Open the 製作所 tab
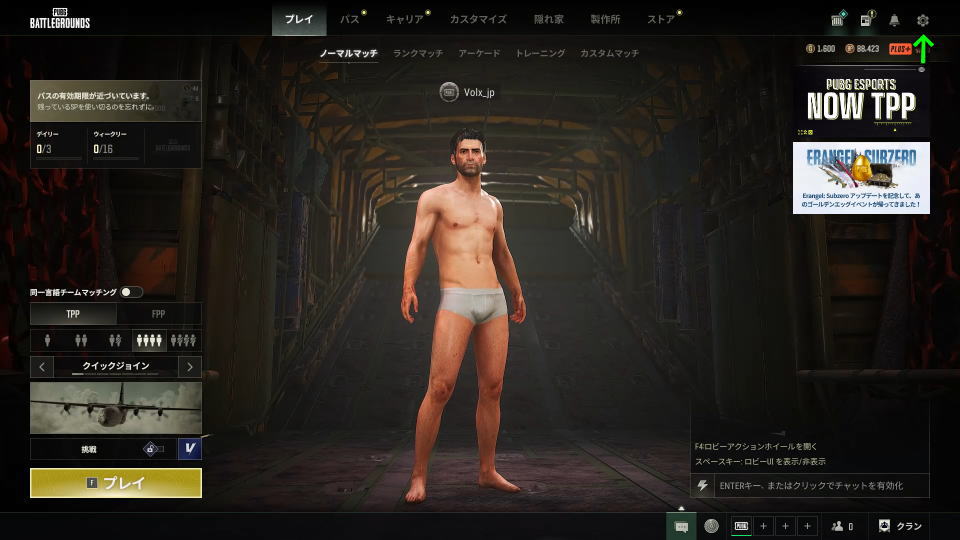The image size is (960, 540). coord(605,19)
